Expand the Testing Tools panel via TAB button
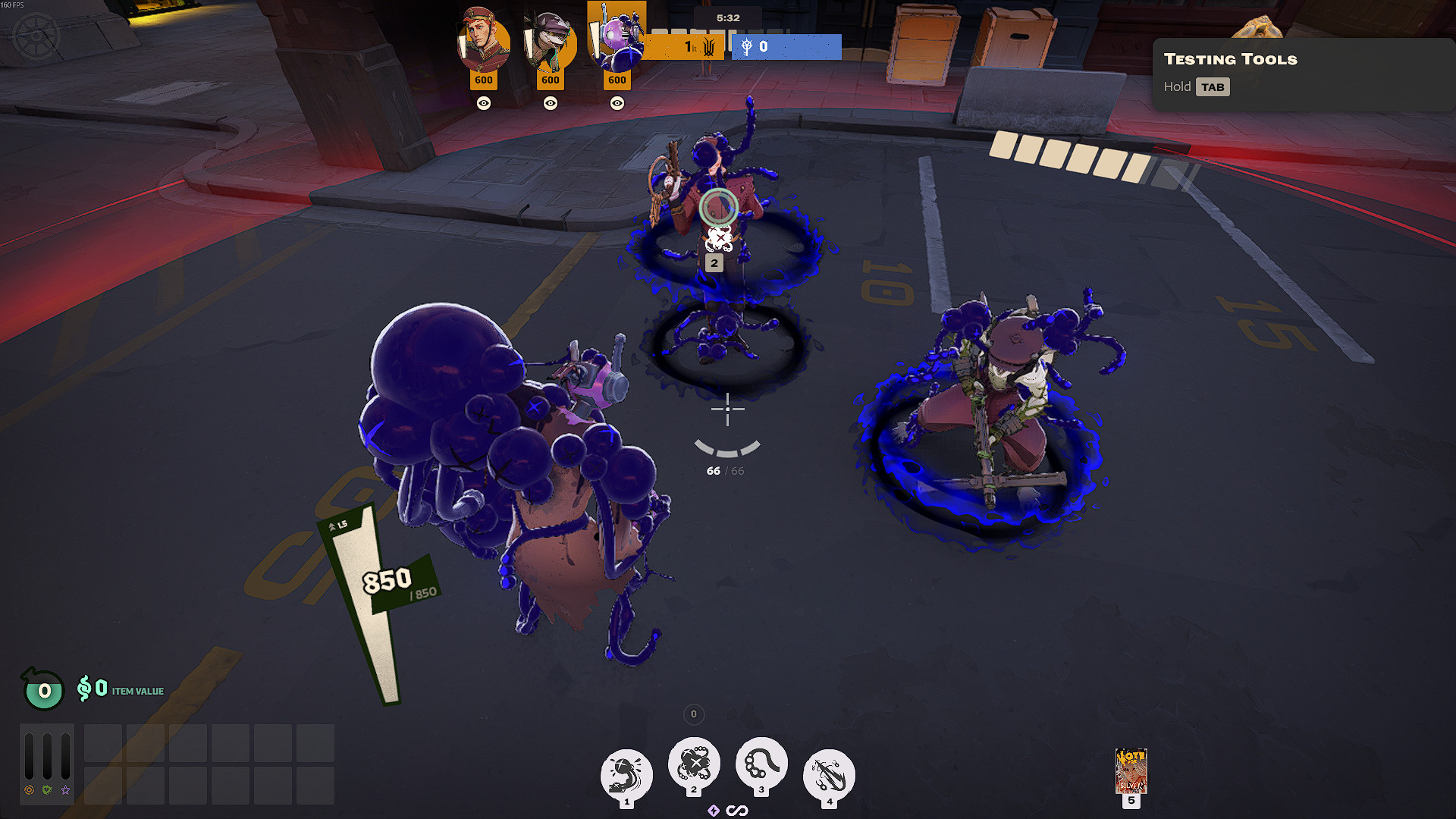The width and height of the screenshot is (1456, 819). pos(1213,86)
